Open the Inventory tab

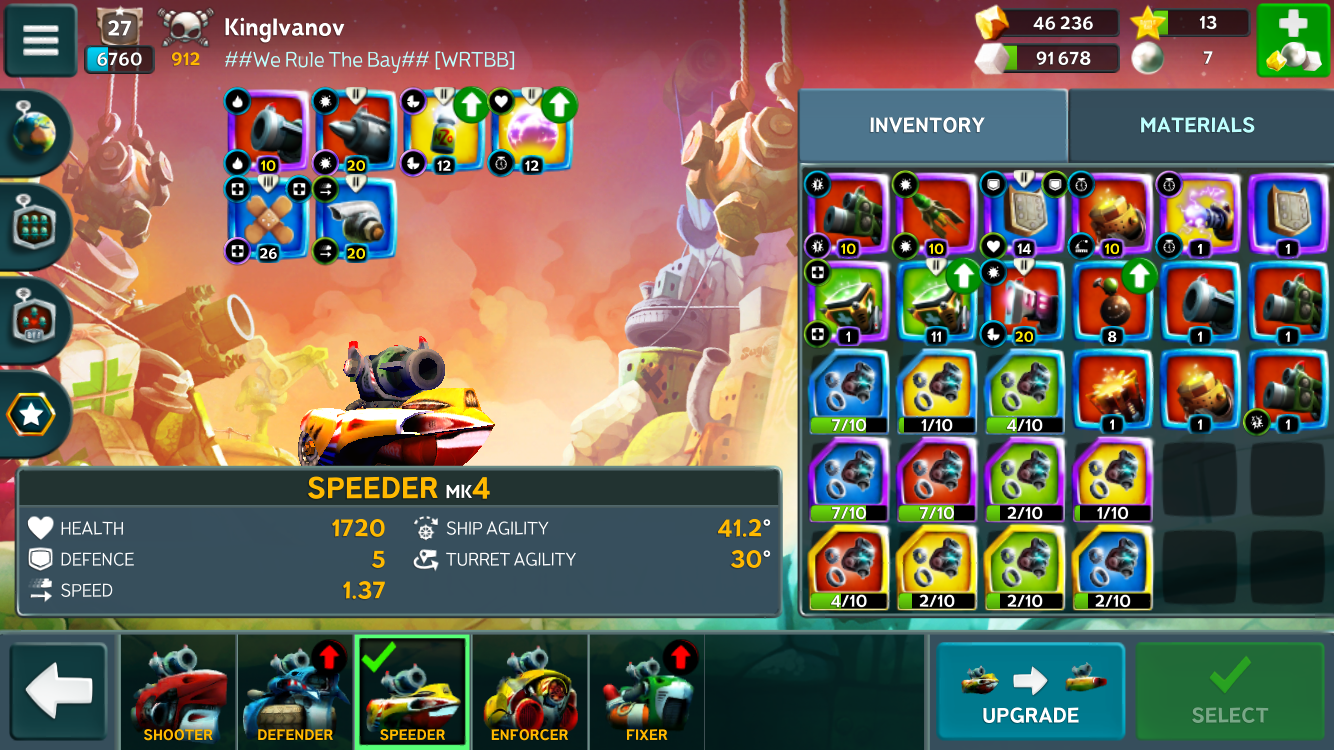[927, 125]
